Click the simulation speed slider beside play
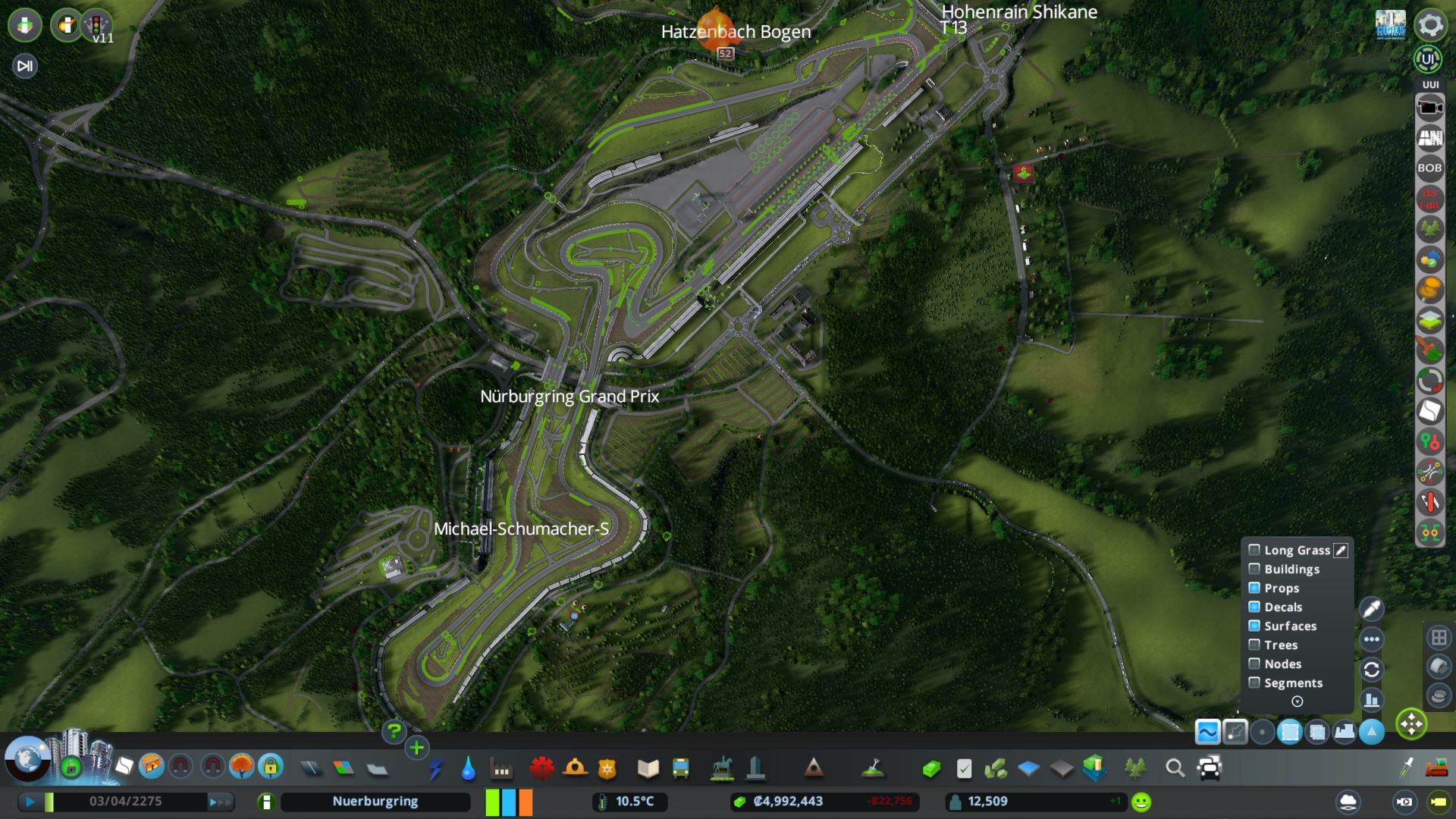Image resolution: width=1456 pixels, height=819 pixels. pos(49,801)
